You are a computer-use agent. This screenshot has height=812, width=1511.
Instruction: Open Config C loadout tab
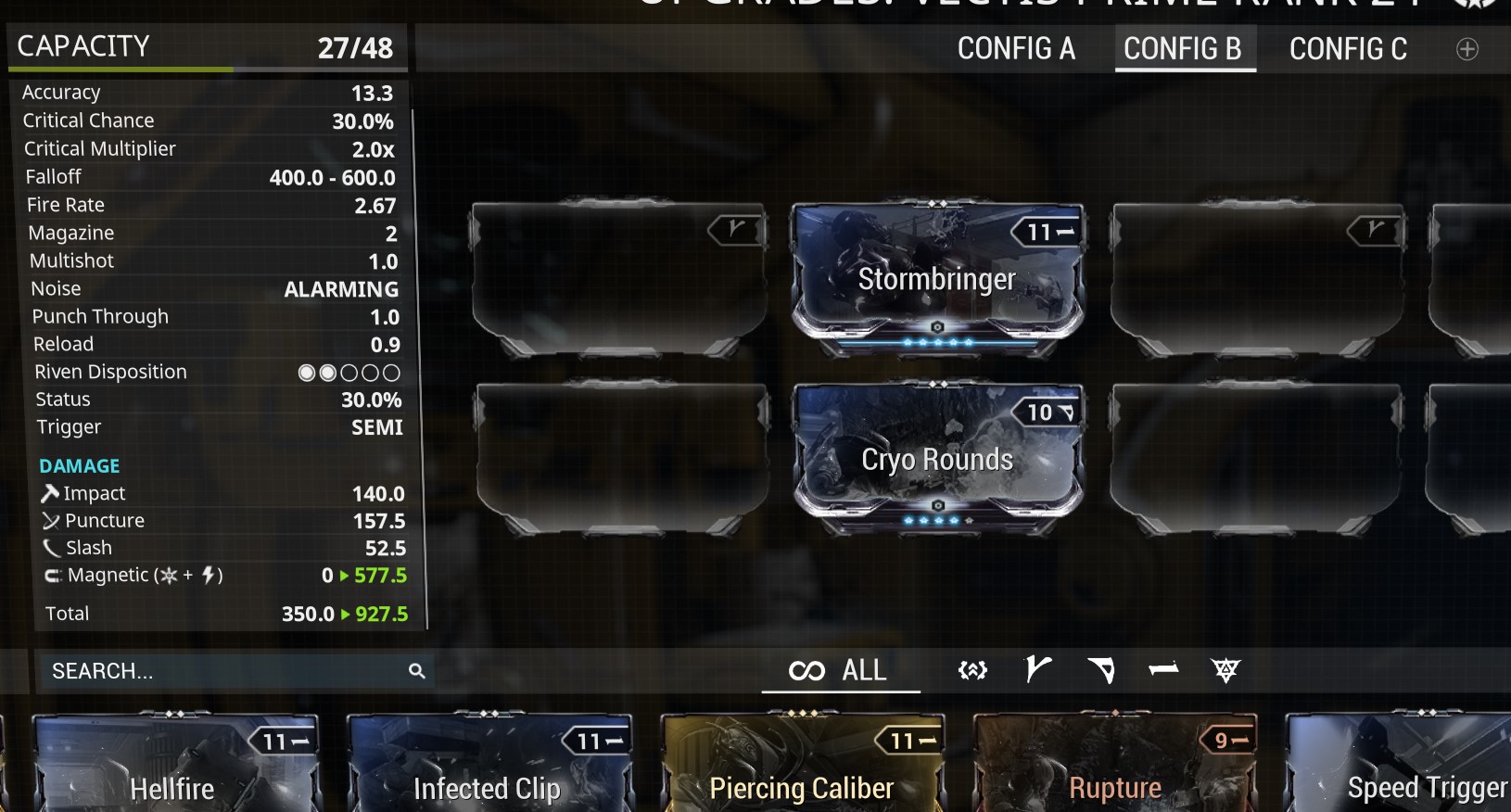pyautogui.click(x=1348, y=48)
